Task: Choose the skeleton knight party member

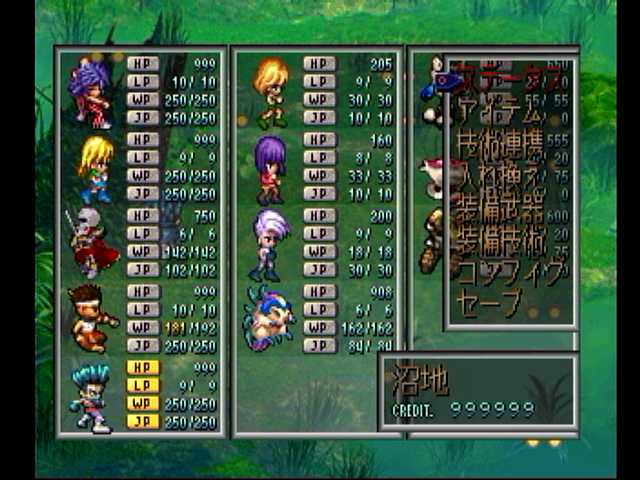Action: (x=92, y=243)
